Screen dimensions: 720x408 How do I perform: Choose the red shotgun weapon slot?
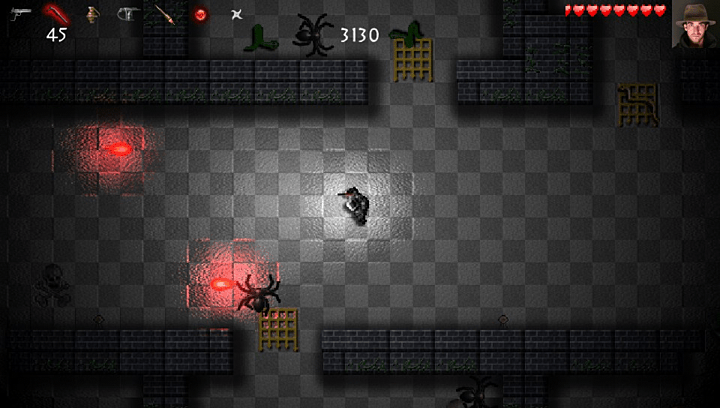(x=57, y=15)
